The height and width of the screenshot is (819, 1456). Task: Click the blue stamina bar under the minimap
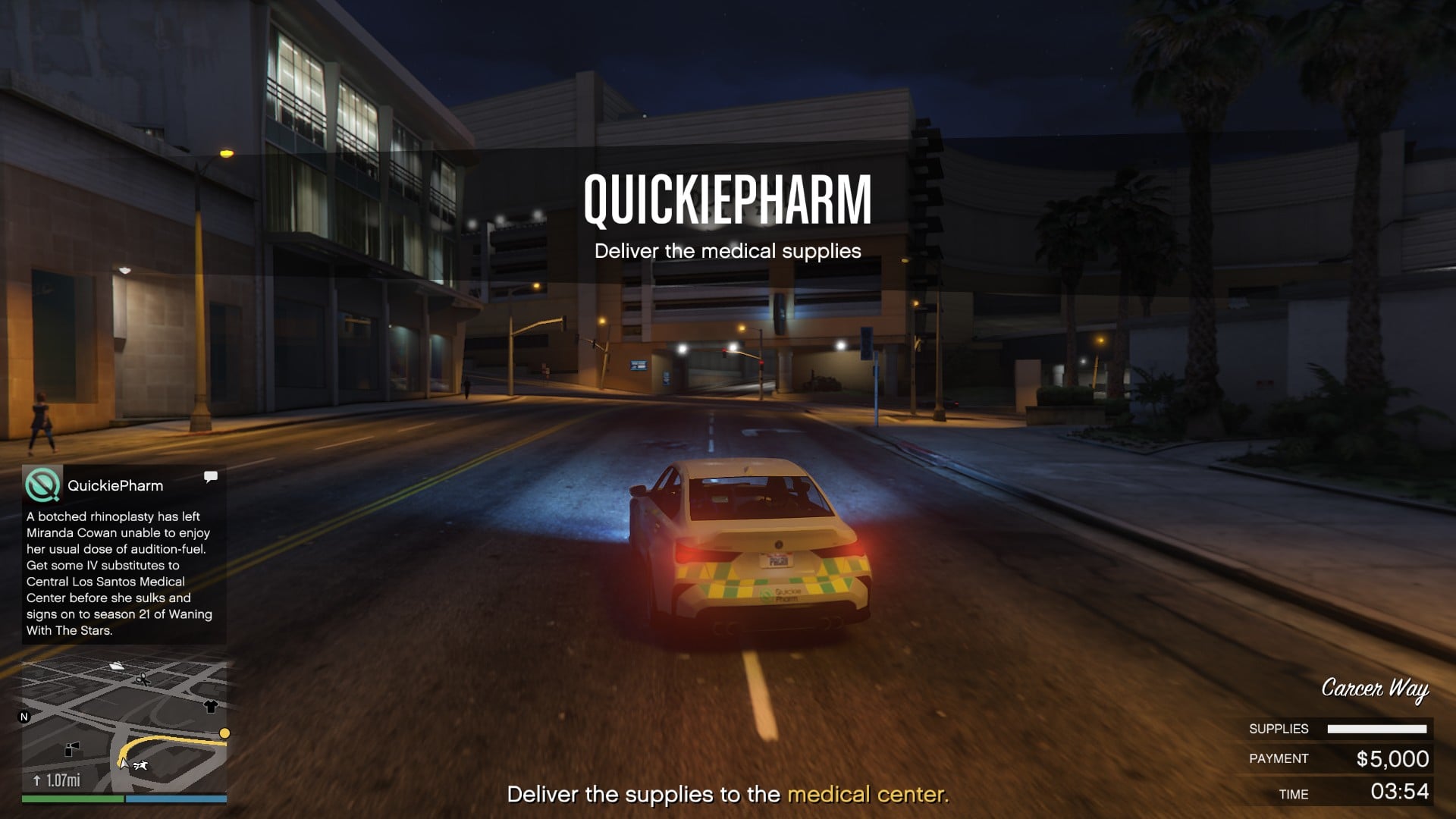pos(177,799)
